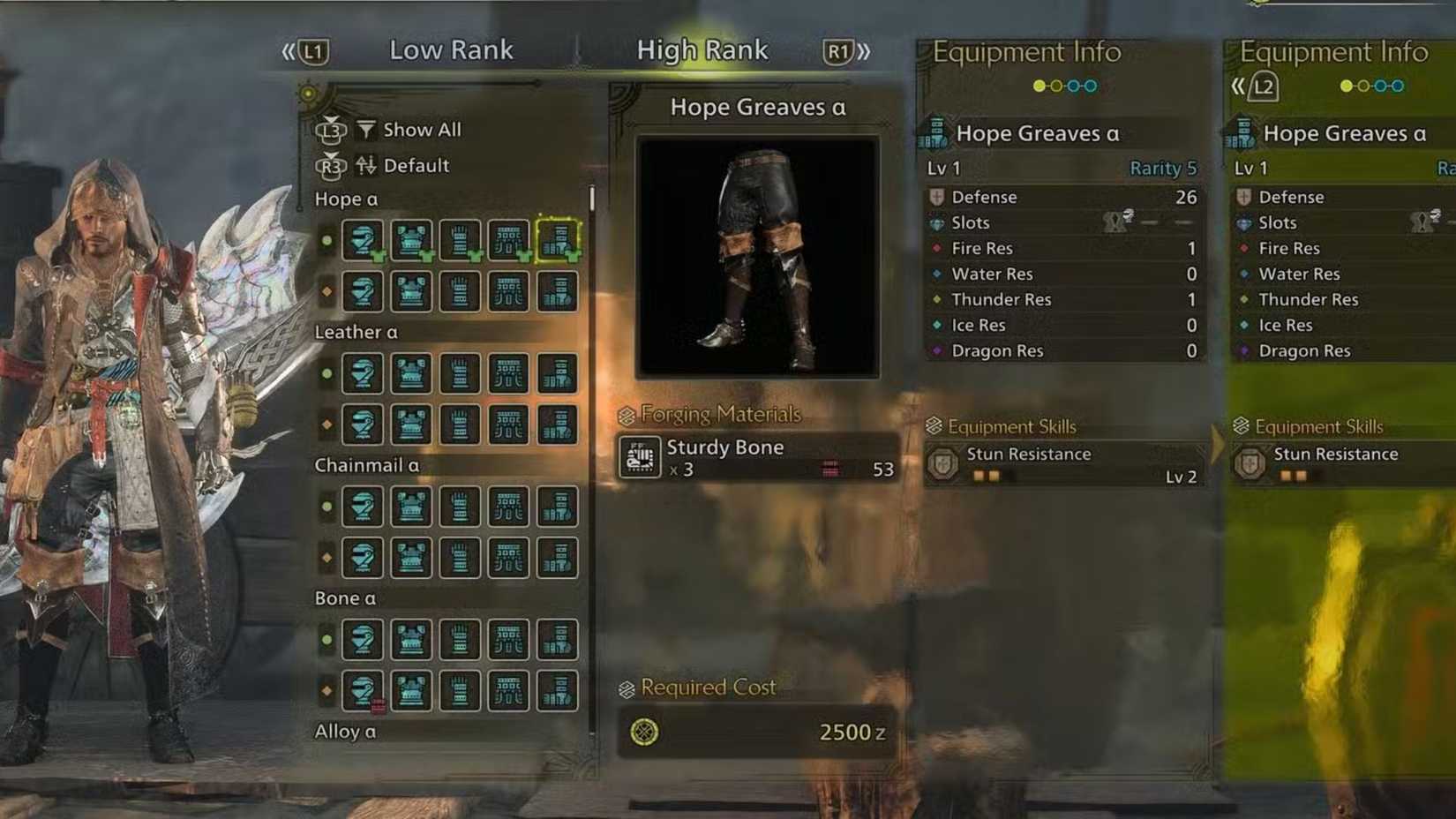The width and height of the screenshot is (1456, 819).
Task: Select the Hope α helmet icon
Action: point(362,243)
